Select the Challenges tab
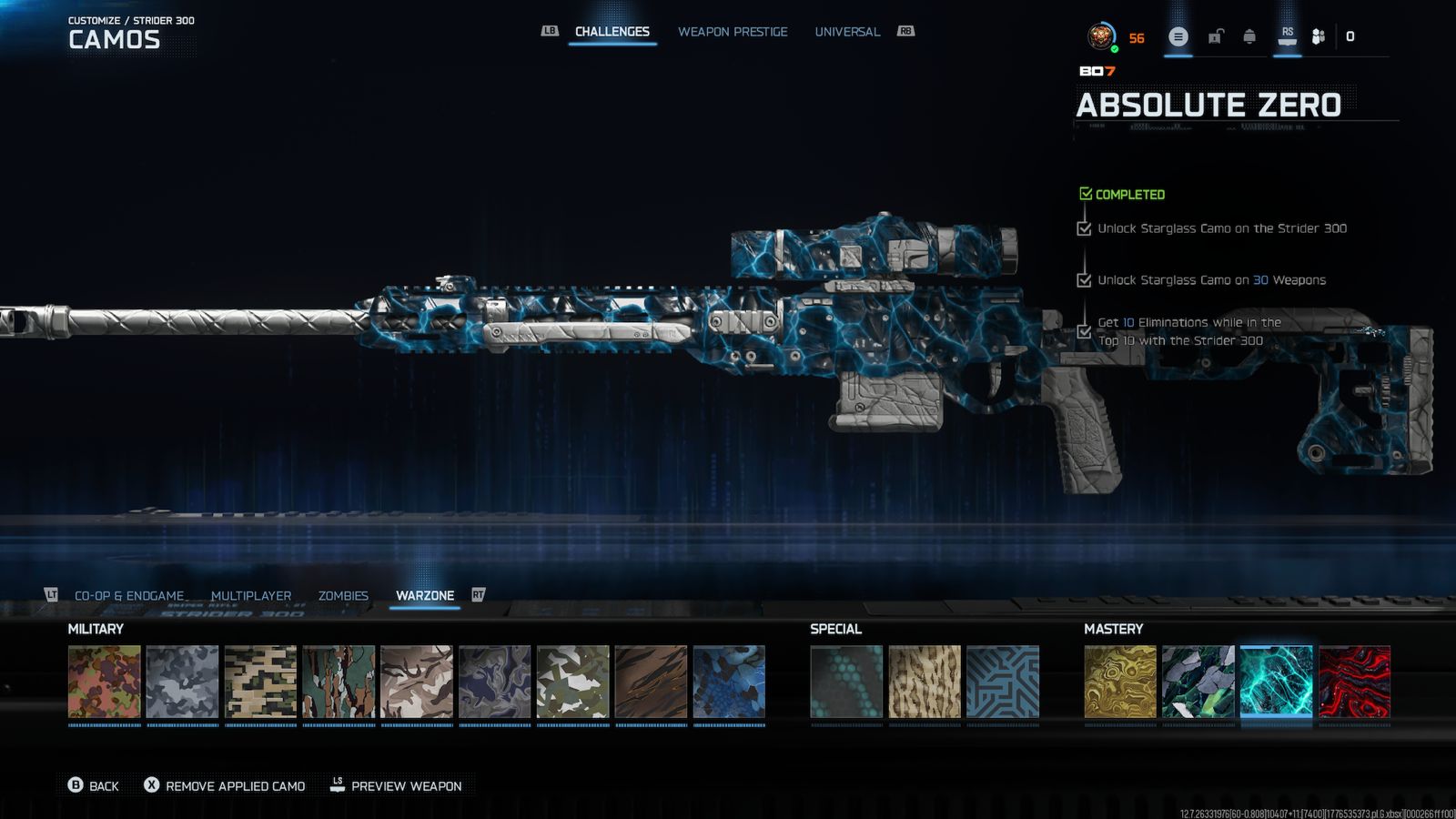1456x819 pixels. pos(612,32)
